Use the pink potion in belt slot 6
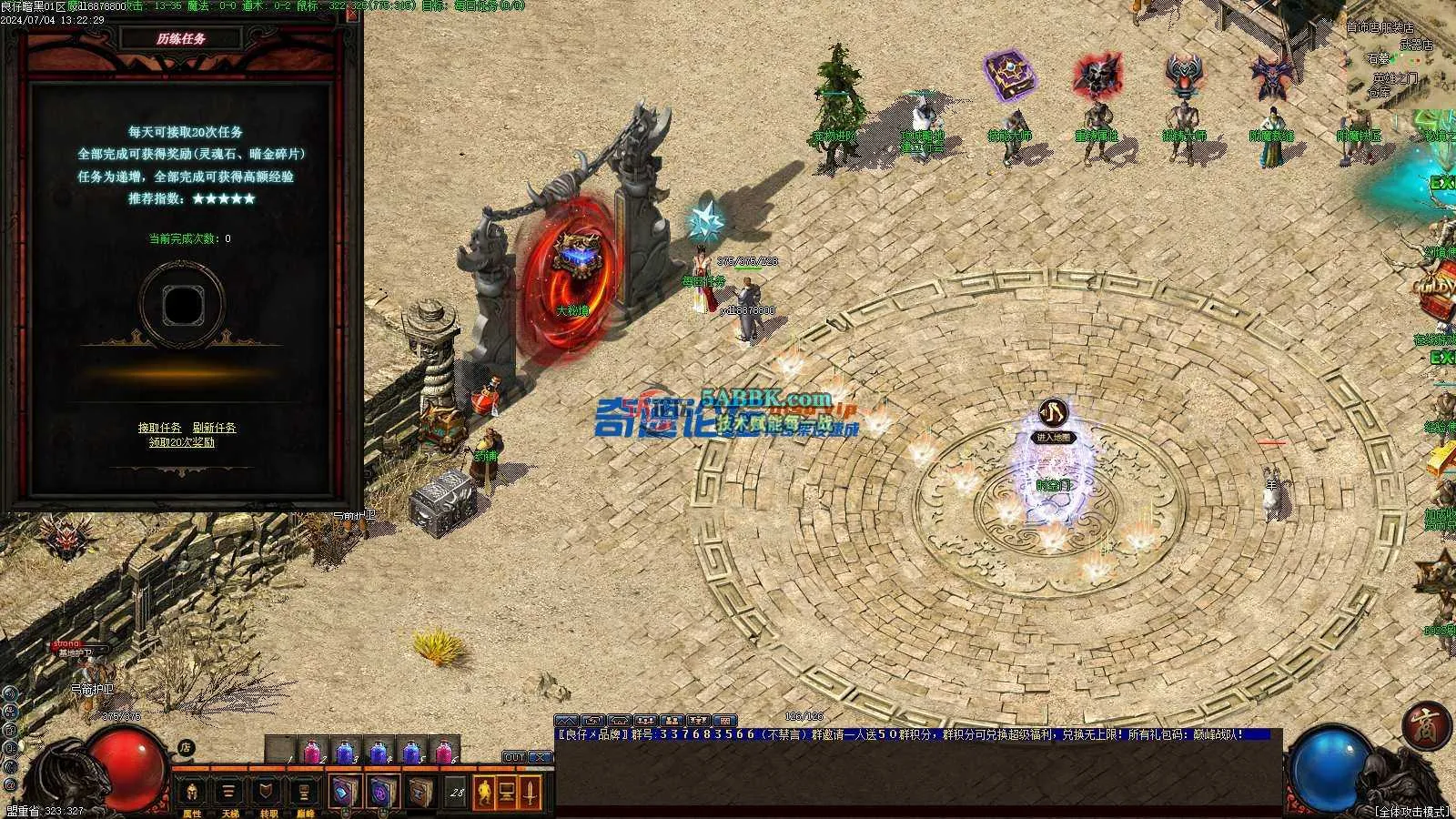The width and height of the screenshot is (1456, 819). tap(443, 753)
